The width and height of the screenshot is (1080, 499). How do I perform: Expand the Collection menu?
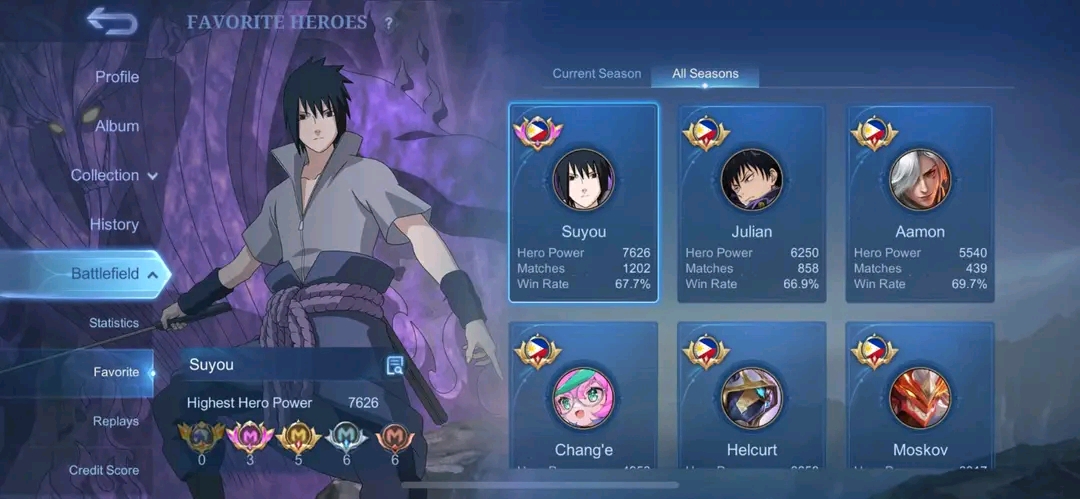(114, 175)
